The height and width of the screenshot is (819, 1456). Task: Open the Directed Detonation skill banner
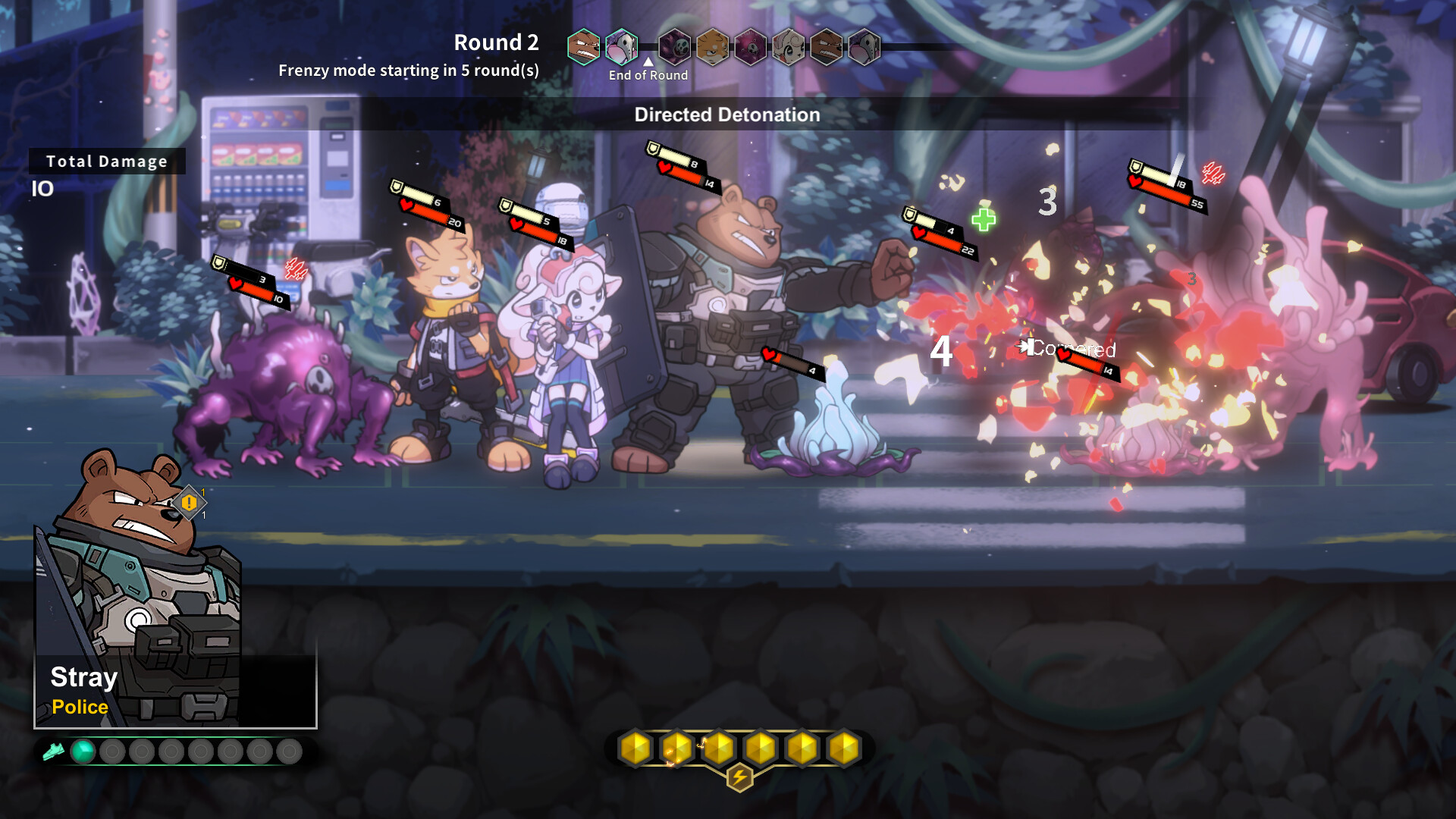[x=726, y=115]
